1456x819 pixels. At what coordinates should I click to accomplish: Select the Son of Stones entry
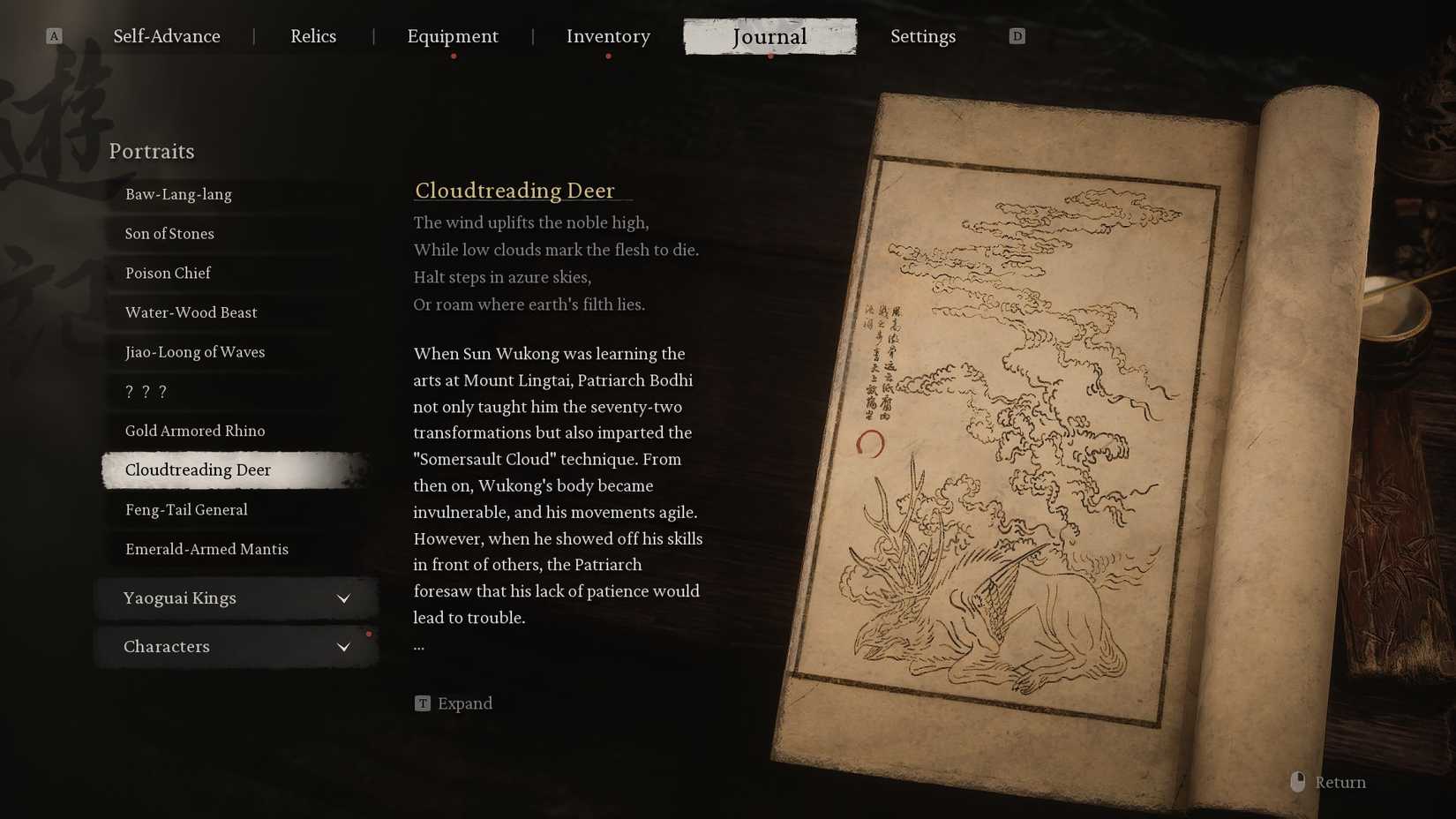coord(169,233)
